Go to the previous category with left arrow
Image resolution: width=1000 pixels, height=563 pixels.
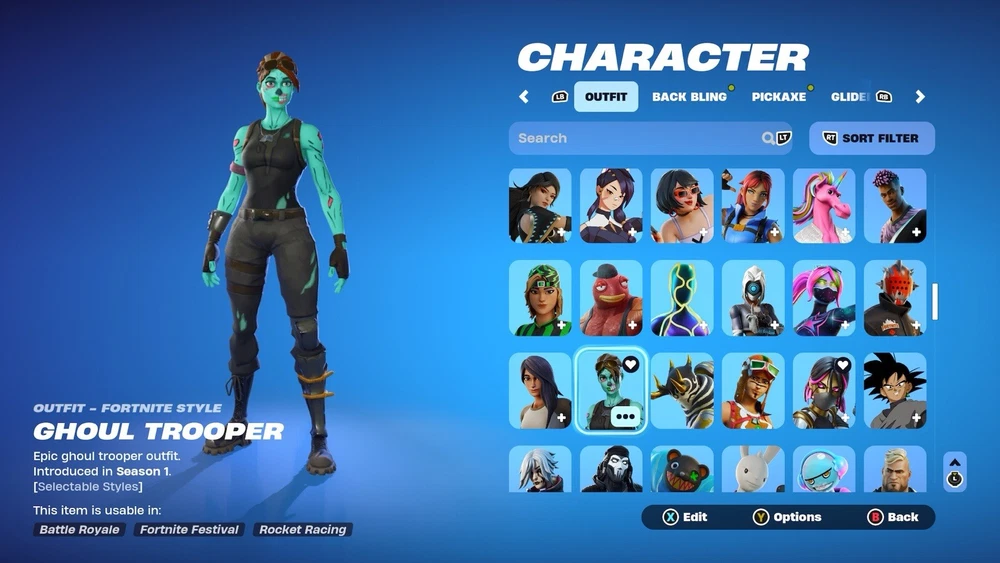(x=524, y=97)
